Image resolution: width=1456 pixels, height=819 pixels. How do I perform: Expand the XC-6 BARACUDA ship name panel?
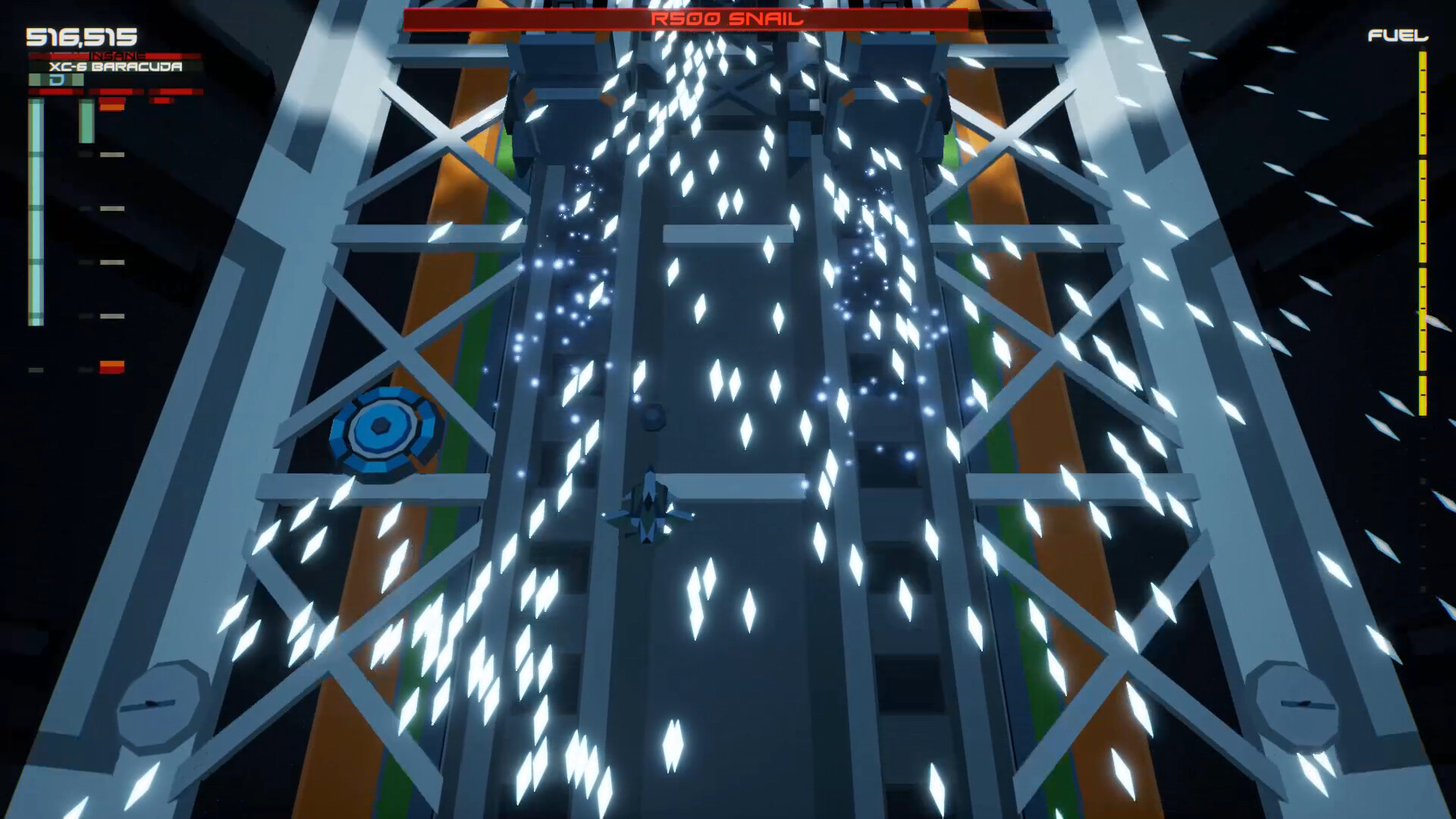tap(114, 67)
